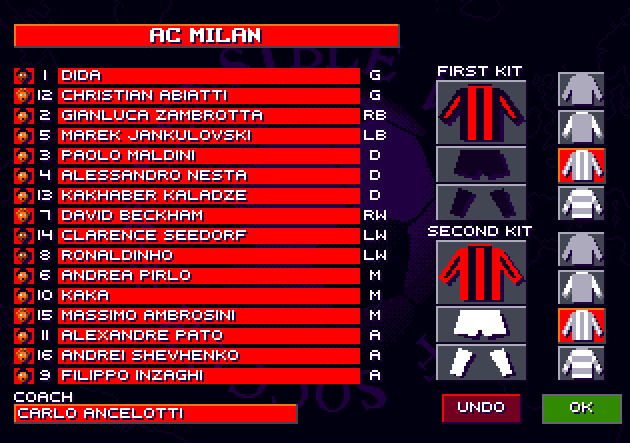Click the face icon beside Christian Abiatti
630x443 pixels.
(23, 95)
